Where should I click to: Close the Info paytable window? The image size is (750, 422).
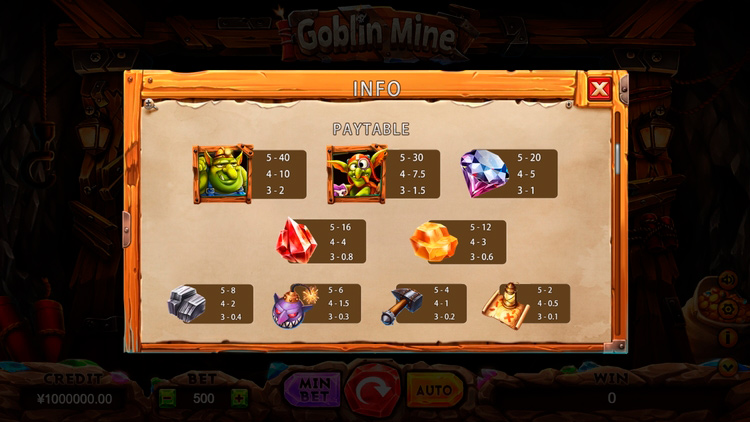pos(599,89)
